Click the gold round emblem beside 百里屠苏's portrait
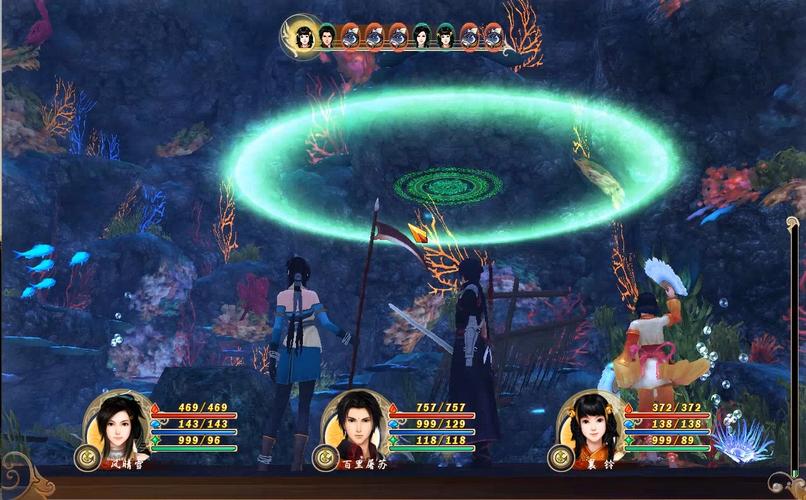The height and width of the screenshot is (500, 806). 324,458
